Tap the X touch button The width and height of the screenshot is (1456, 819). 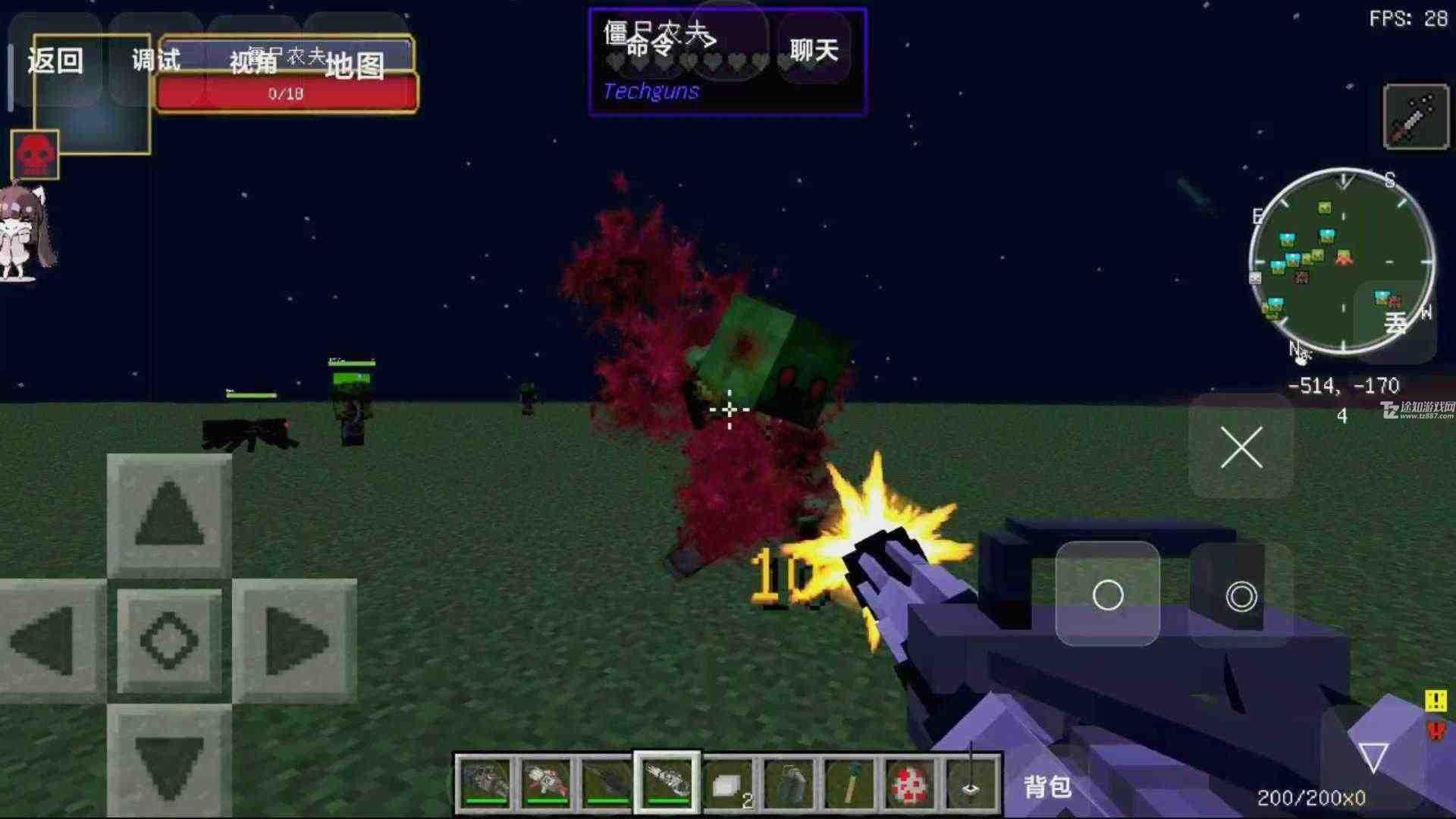(1241, 447)
